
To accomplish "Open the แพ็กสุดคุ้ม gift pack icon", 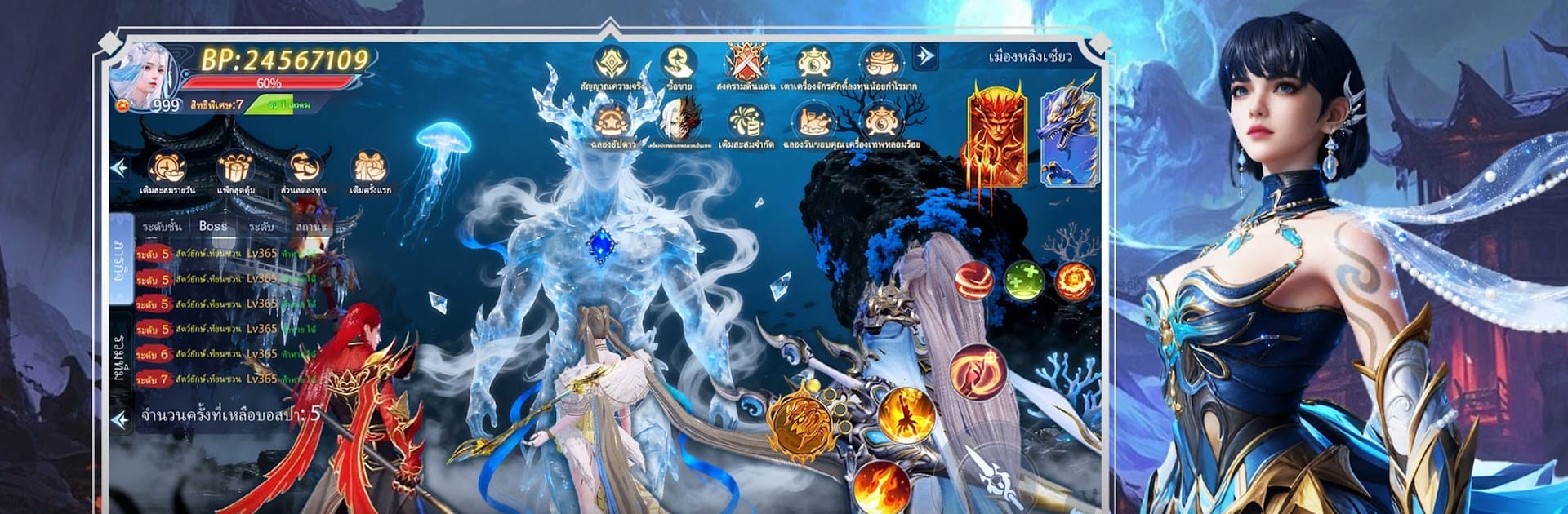I will pos(236,169).
